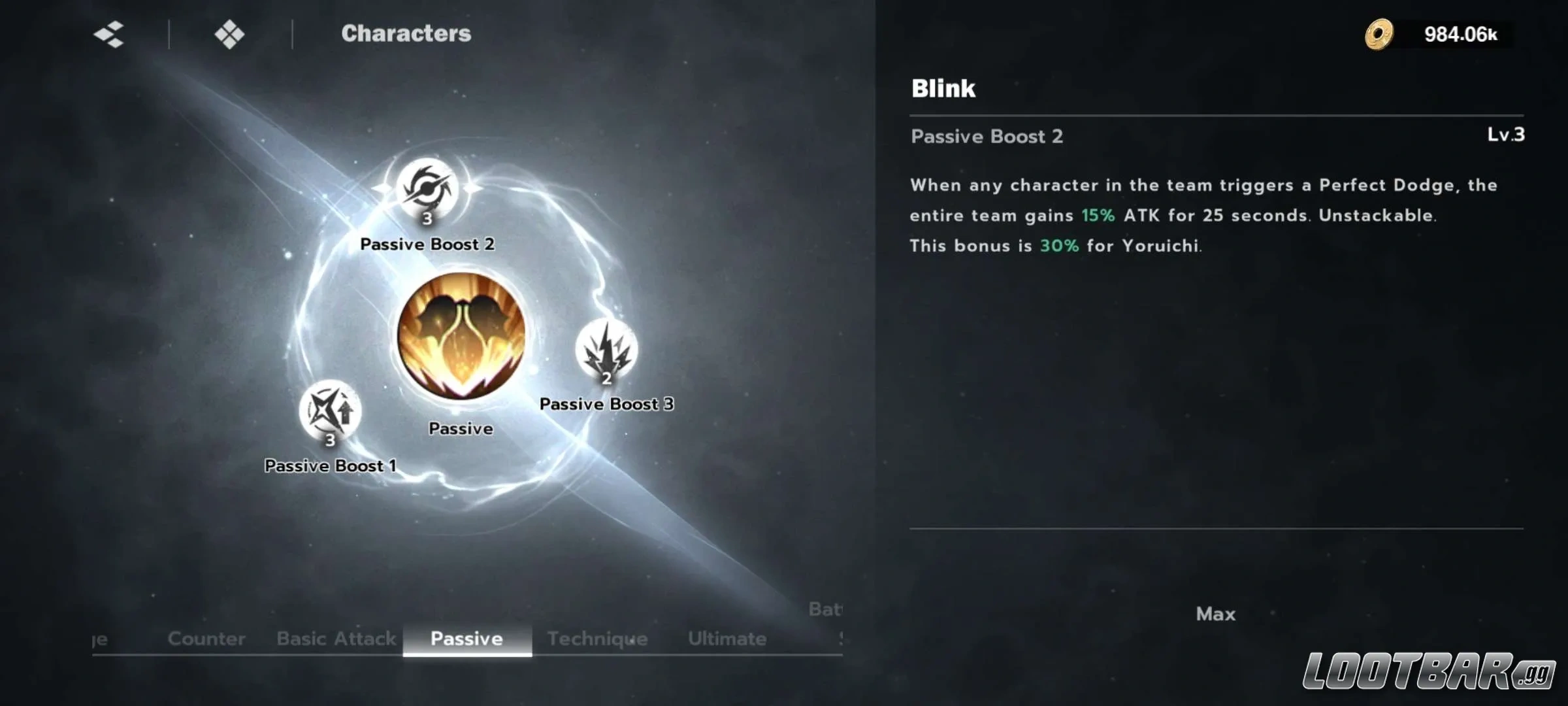This screenshot has height=706, width=1568.
Task: Select the Passive Boost 2 node
Action: point(427,190)
